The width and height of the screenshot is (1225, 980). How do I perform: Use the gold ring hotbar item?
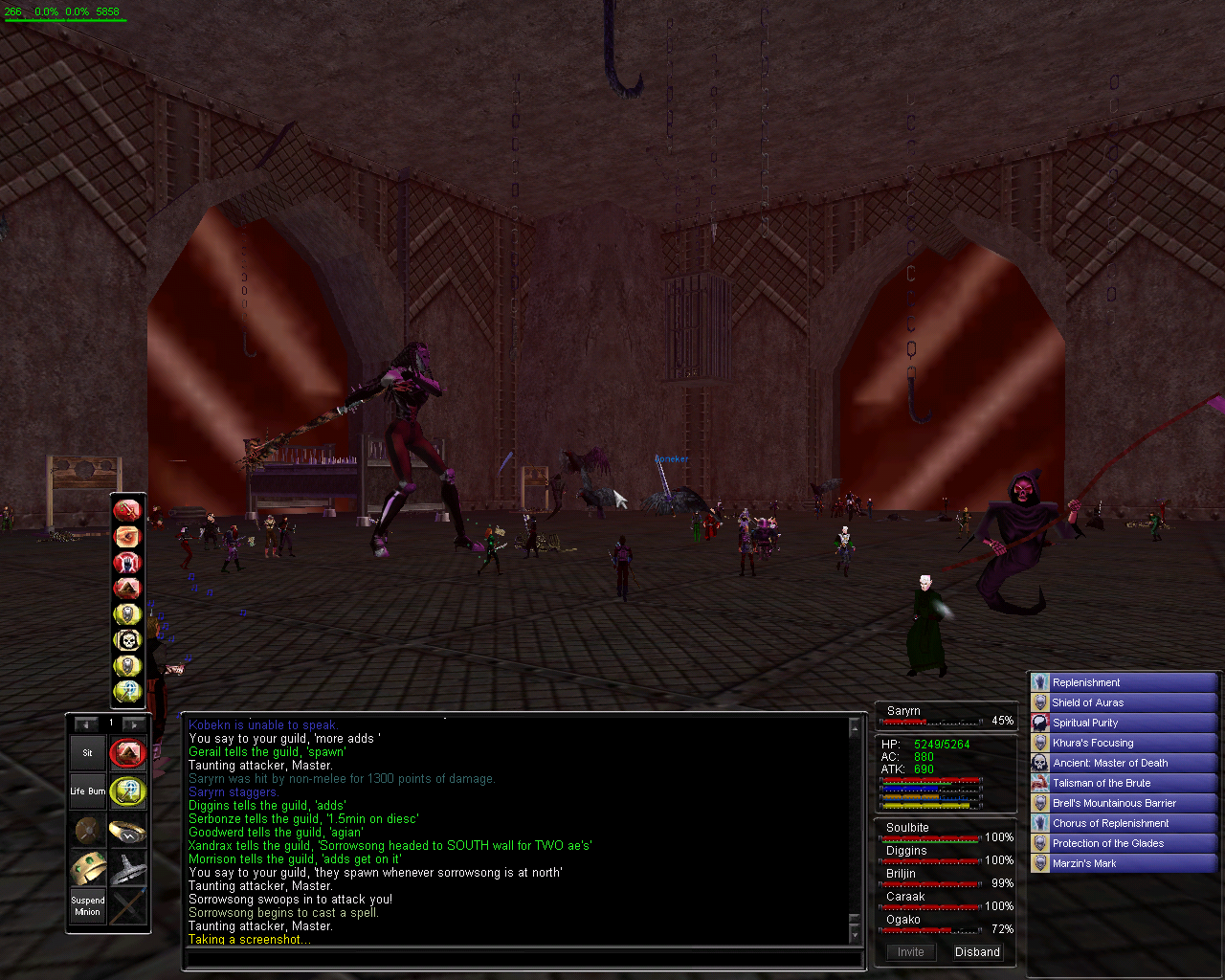click(127, 831)
